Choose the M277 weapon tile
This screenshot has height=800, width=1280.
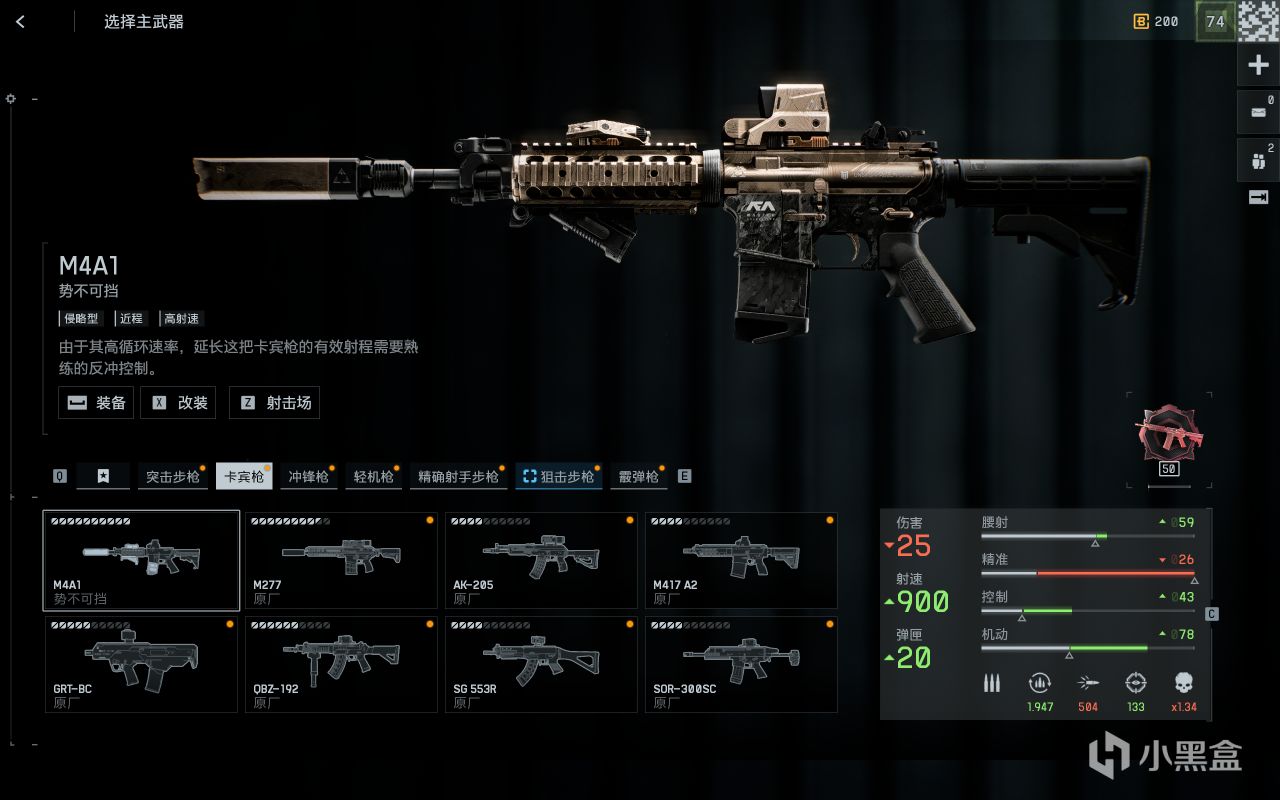click(341, 560)
